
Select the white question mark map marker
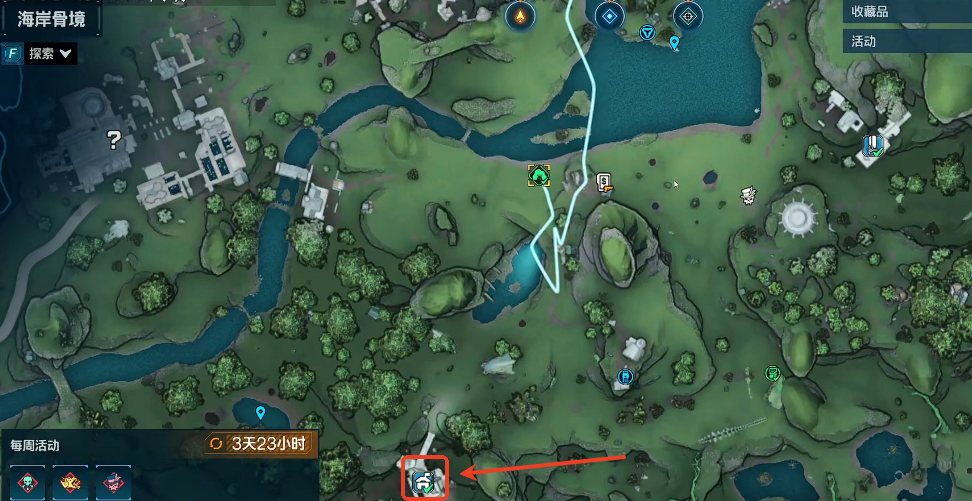point(114,140)
